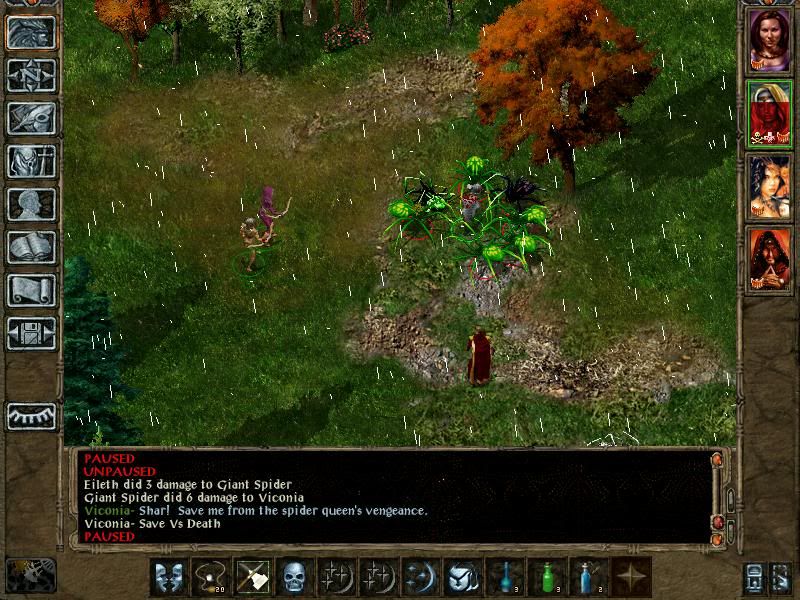
Task: Open the inventory screen button
Action: (x=31, y=161)
